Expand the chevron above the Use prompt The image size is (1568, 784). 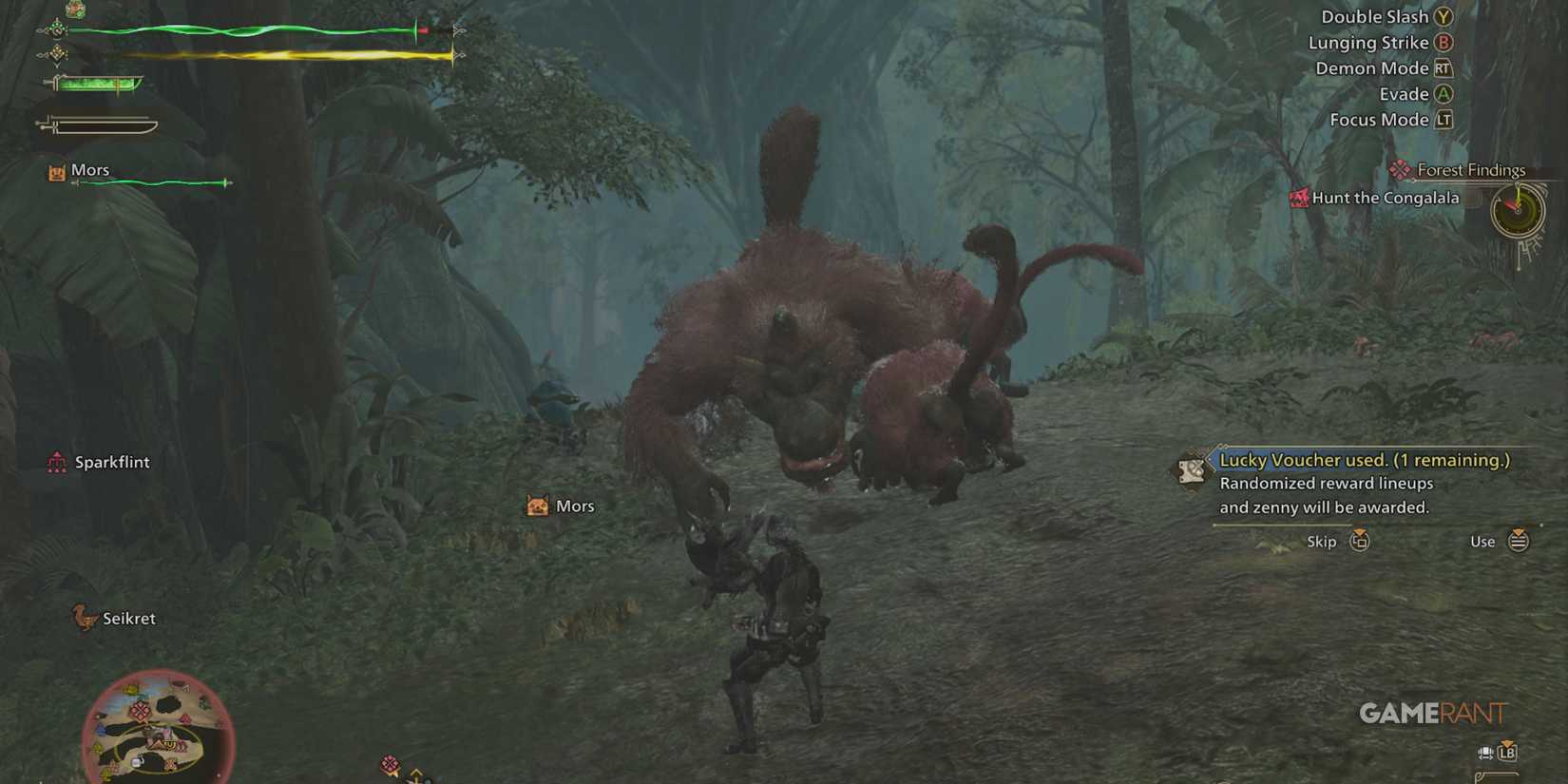click(x=1519, y=530)
